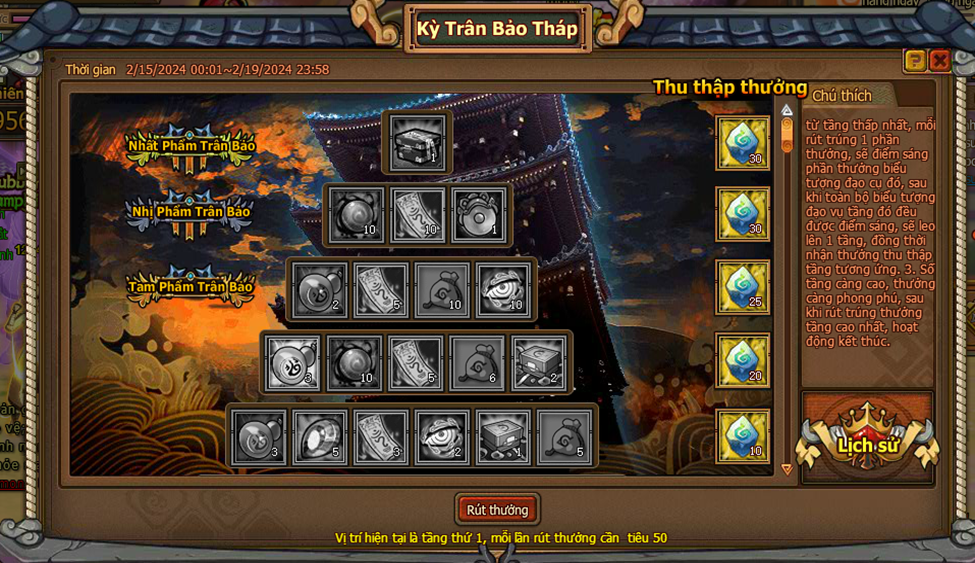Image resolution: width=975 pixels, height=563 pixels.
Task: Select the ring item with quantity 5
Action: 320,437
